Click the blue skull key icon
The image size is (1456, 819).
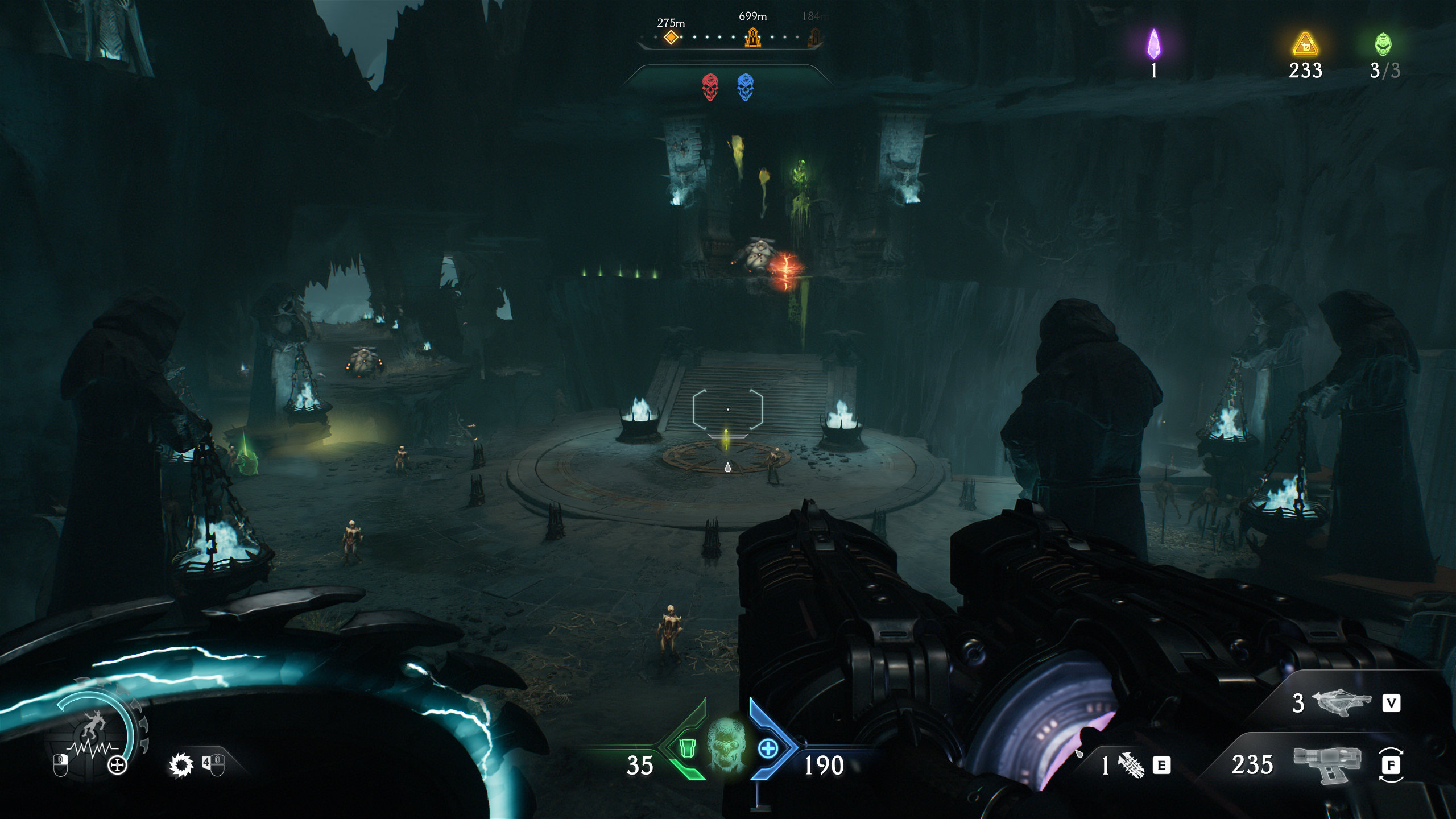click(x=744, y=87)
